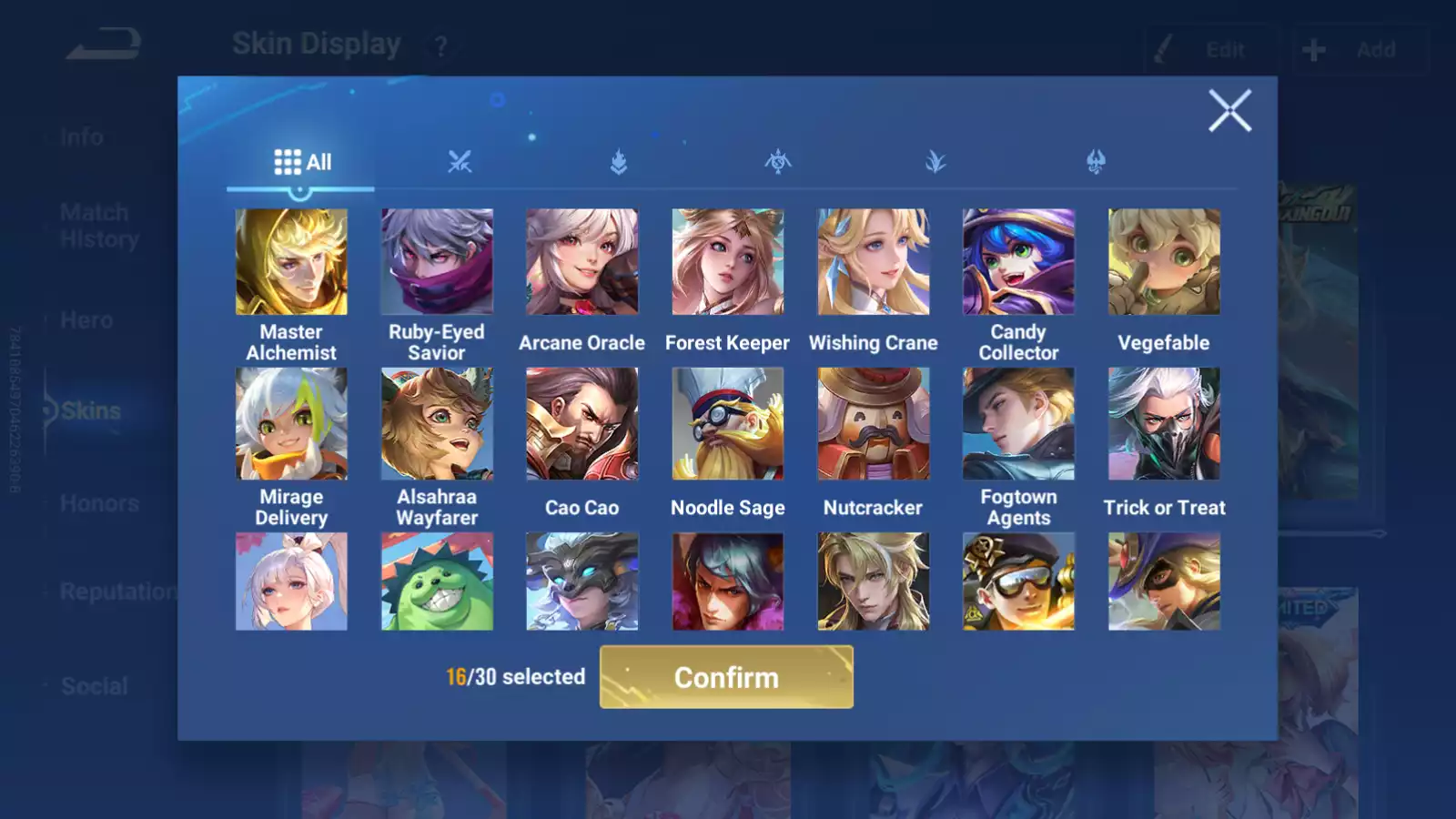Select the Fogtown Agents skin
The width and height of the screenshot is (1456, 819).
coord(1018,423)
